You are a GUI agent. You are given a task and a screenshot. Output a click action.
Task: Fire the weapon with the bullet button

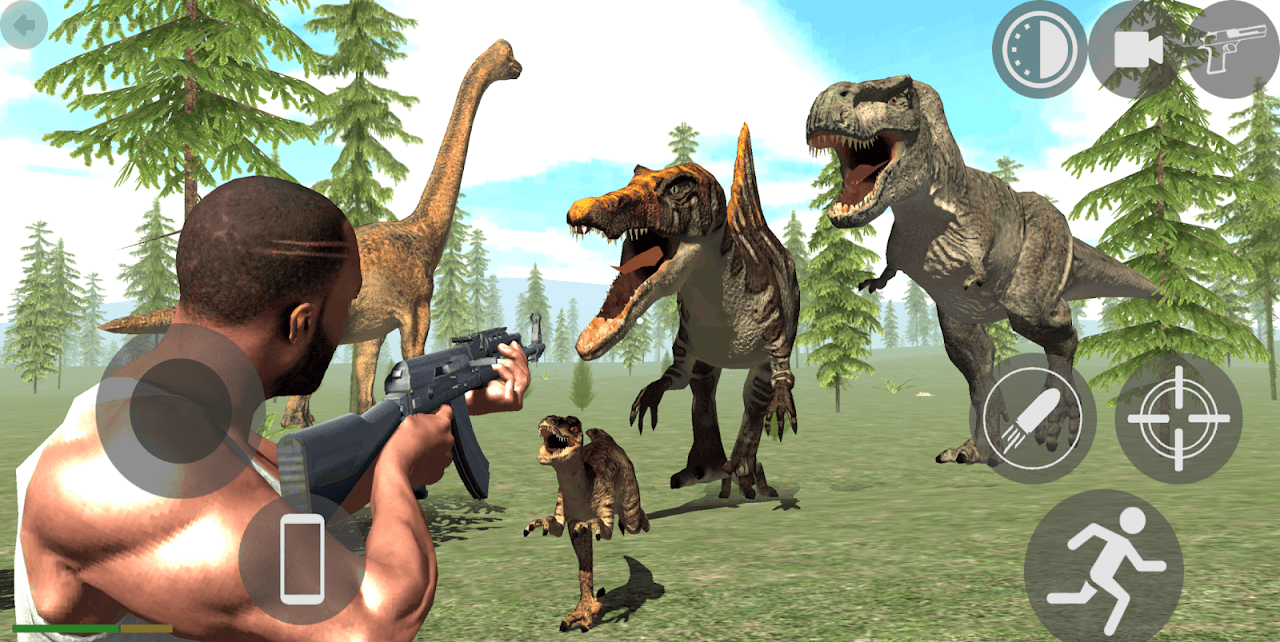point(1032,418)
